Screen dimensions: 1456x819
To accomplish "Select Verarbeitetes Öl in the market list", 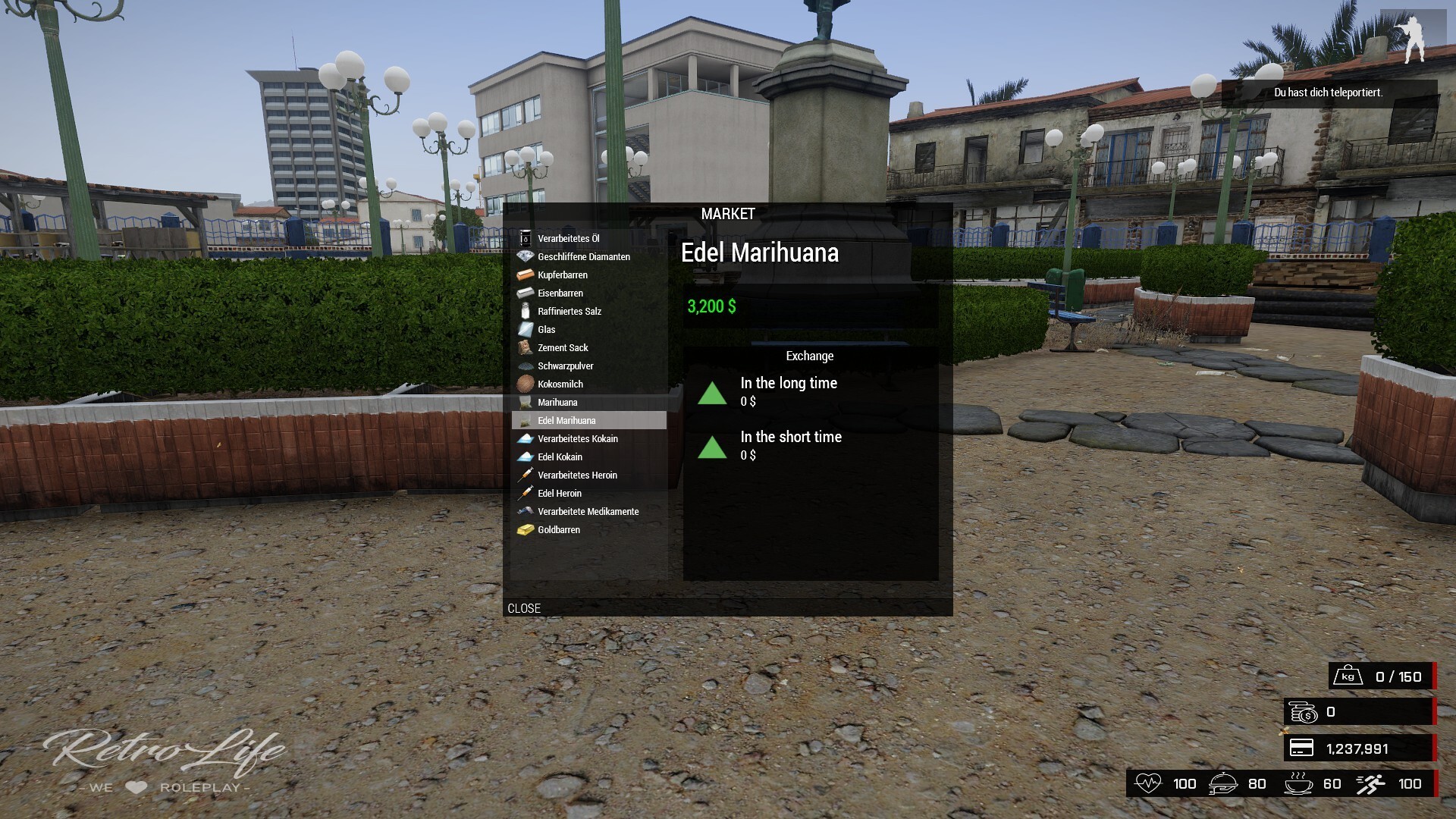I will 569,238.
